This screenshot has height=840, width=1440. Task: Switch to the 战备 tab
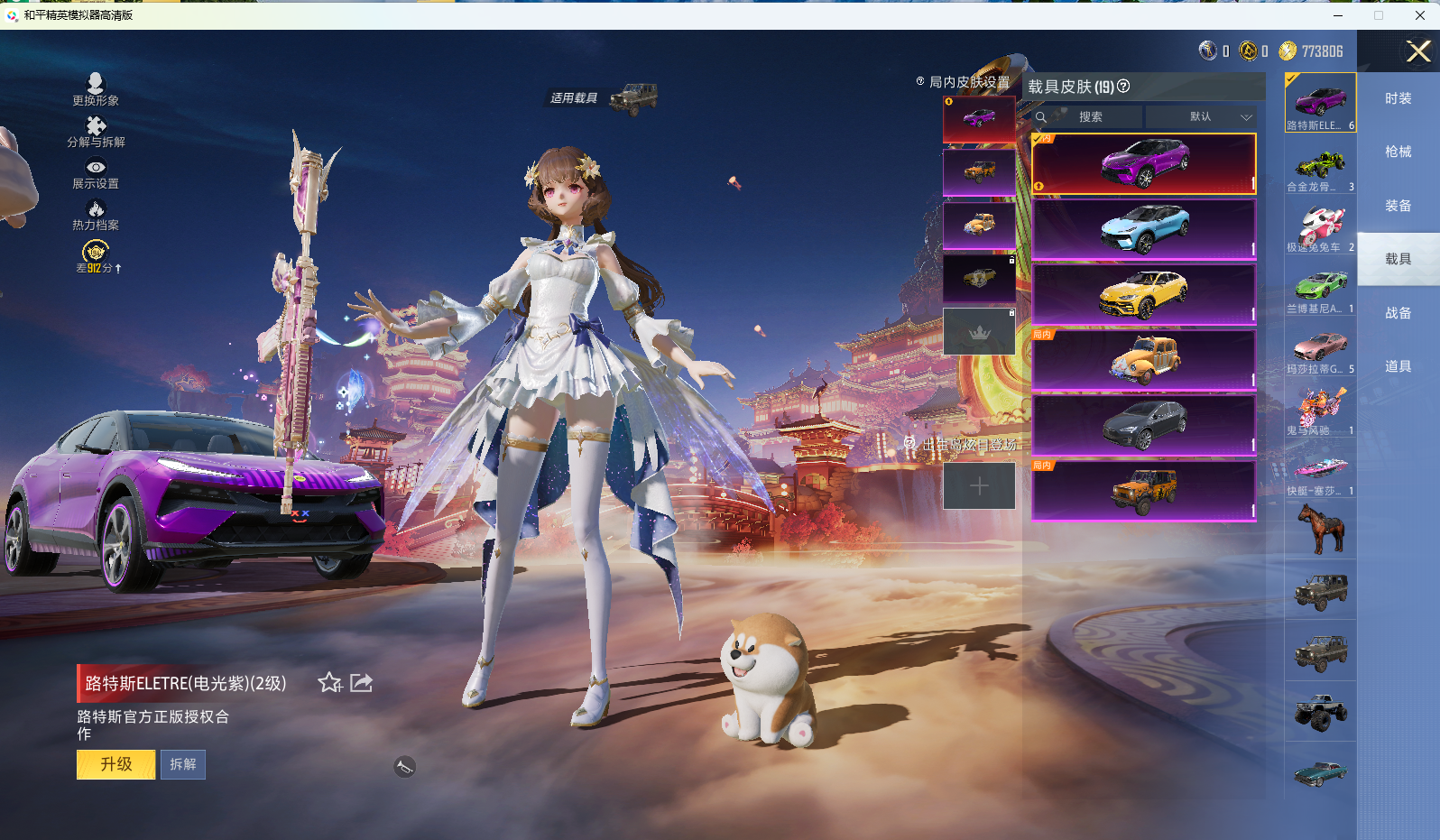coord(1398,313)
